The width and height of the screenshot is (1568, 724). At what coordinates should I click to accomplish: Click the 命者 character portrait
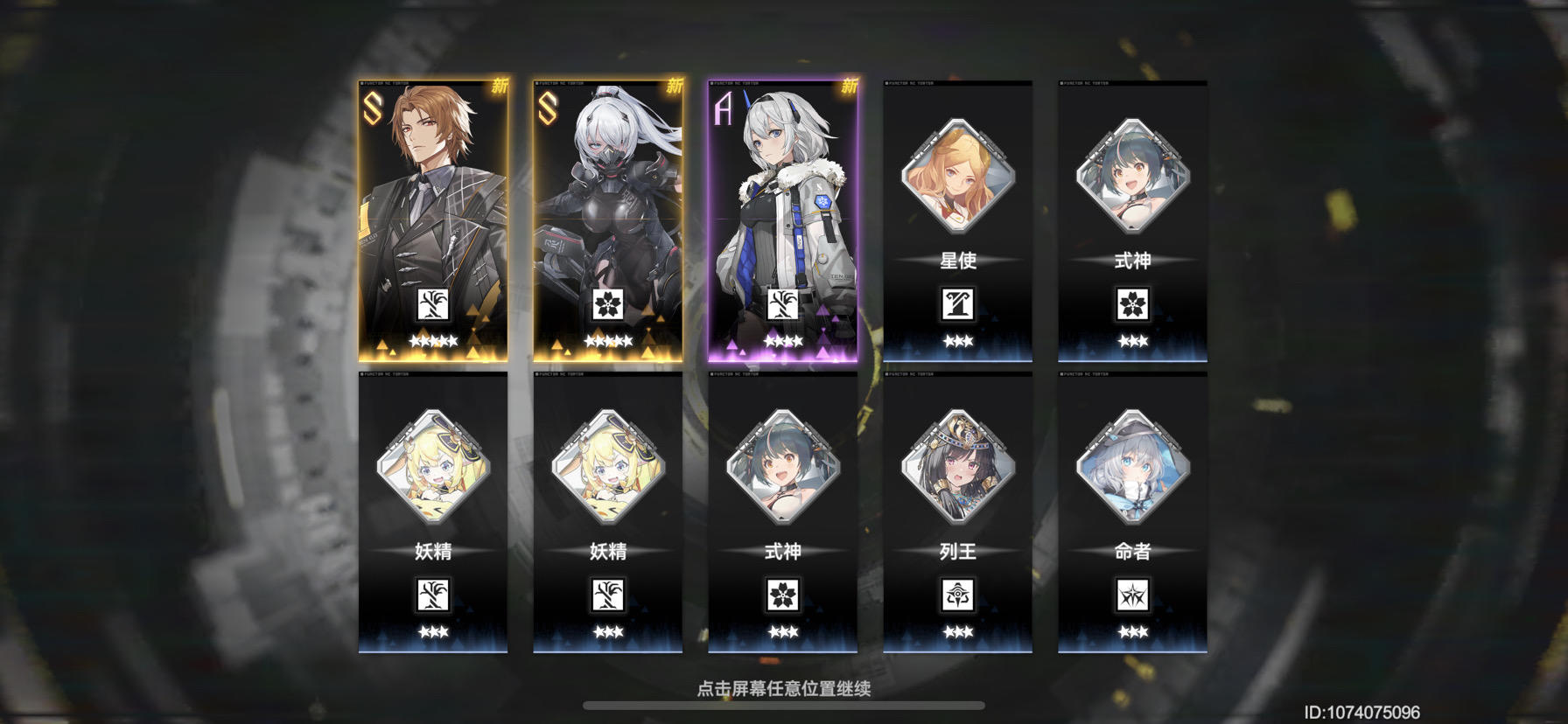point(1132,470)
